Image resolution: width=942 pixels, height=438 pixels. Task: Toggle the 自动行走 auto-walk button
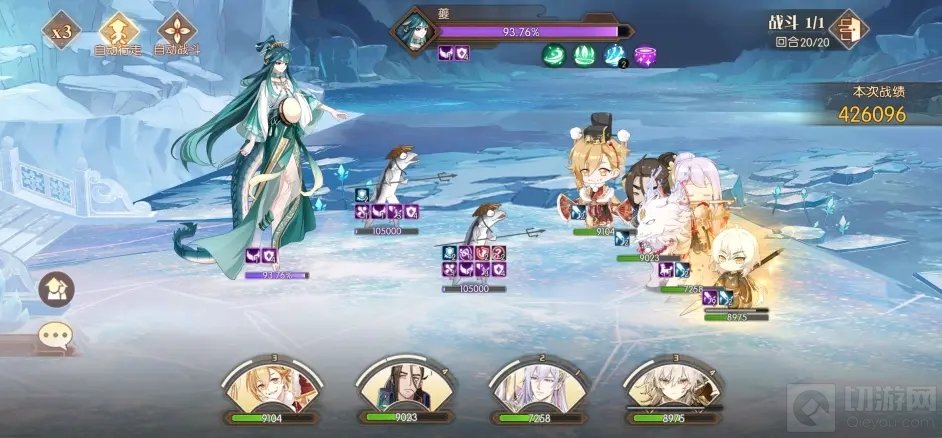(x=118, y=29)
